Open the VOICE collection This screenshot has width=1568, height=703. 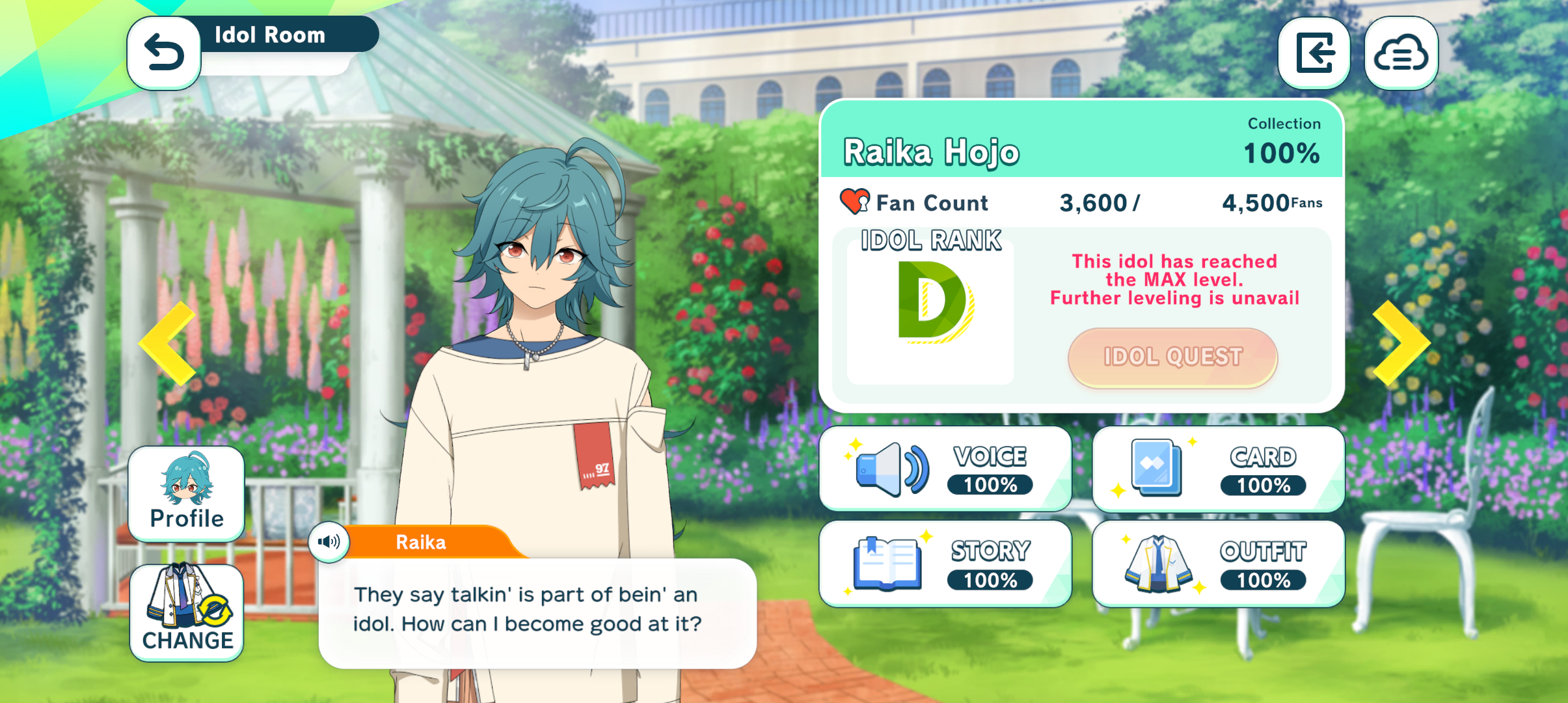(945, 469)
